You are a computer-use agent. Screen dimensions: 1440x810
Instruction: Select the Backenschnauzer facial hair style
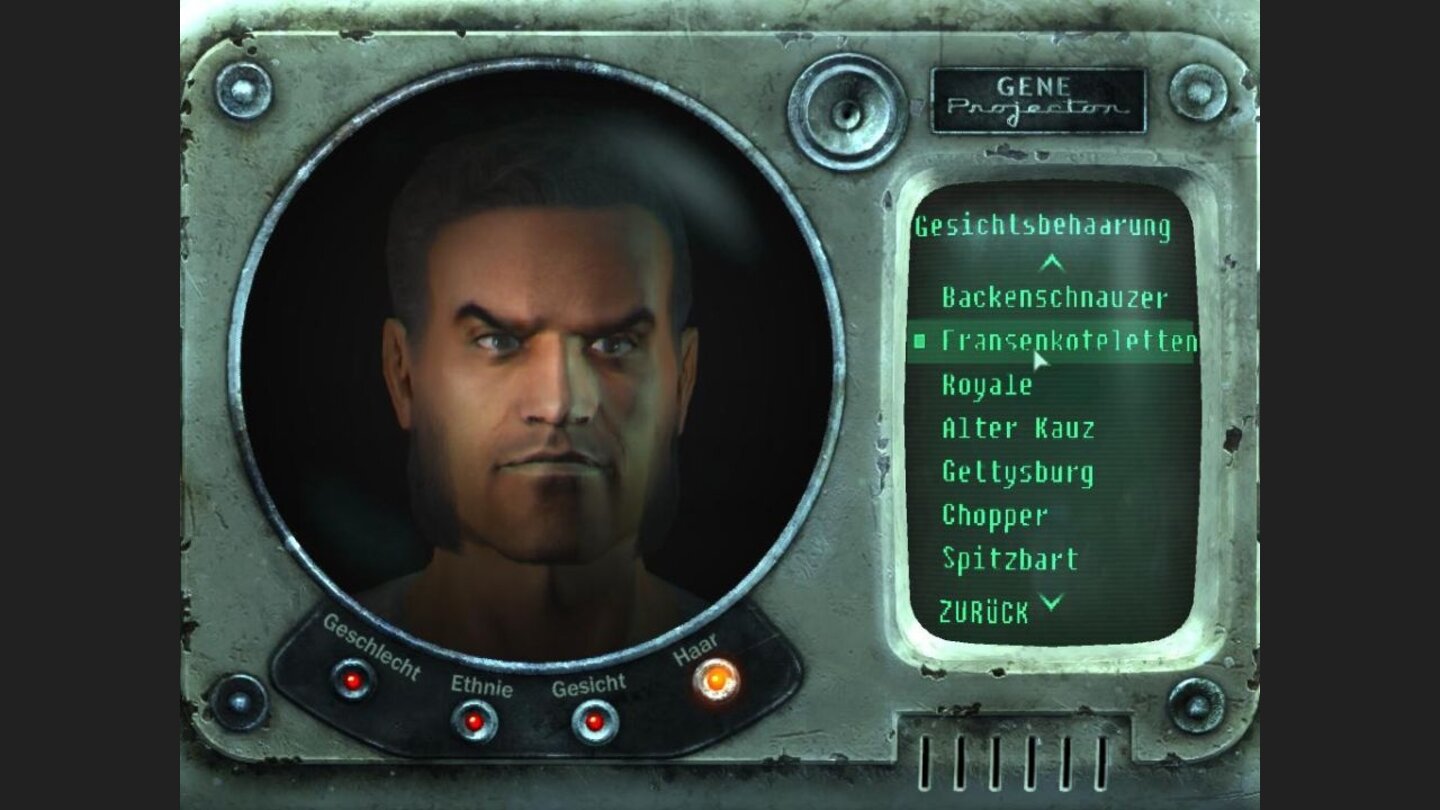1055,298
